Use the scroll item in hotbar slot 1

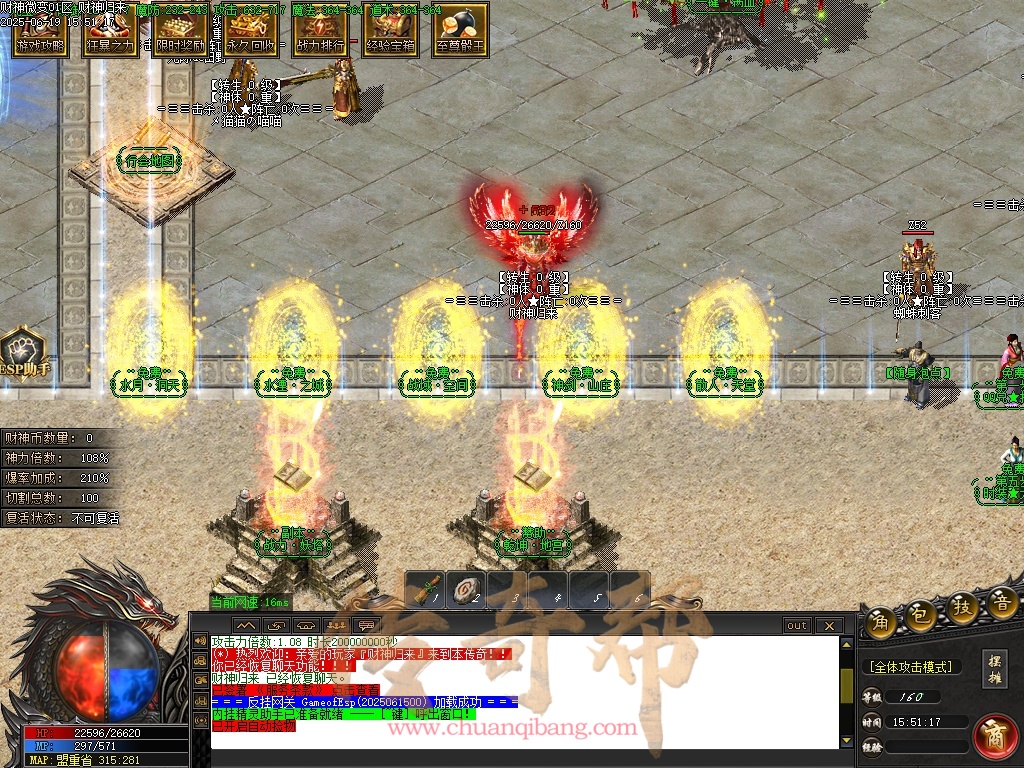click(x=427, y=591)
